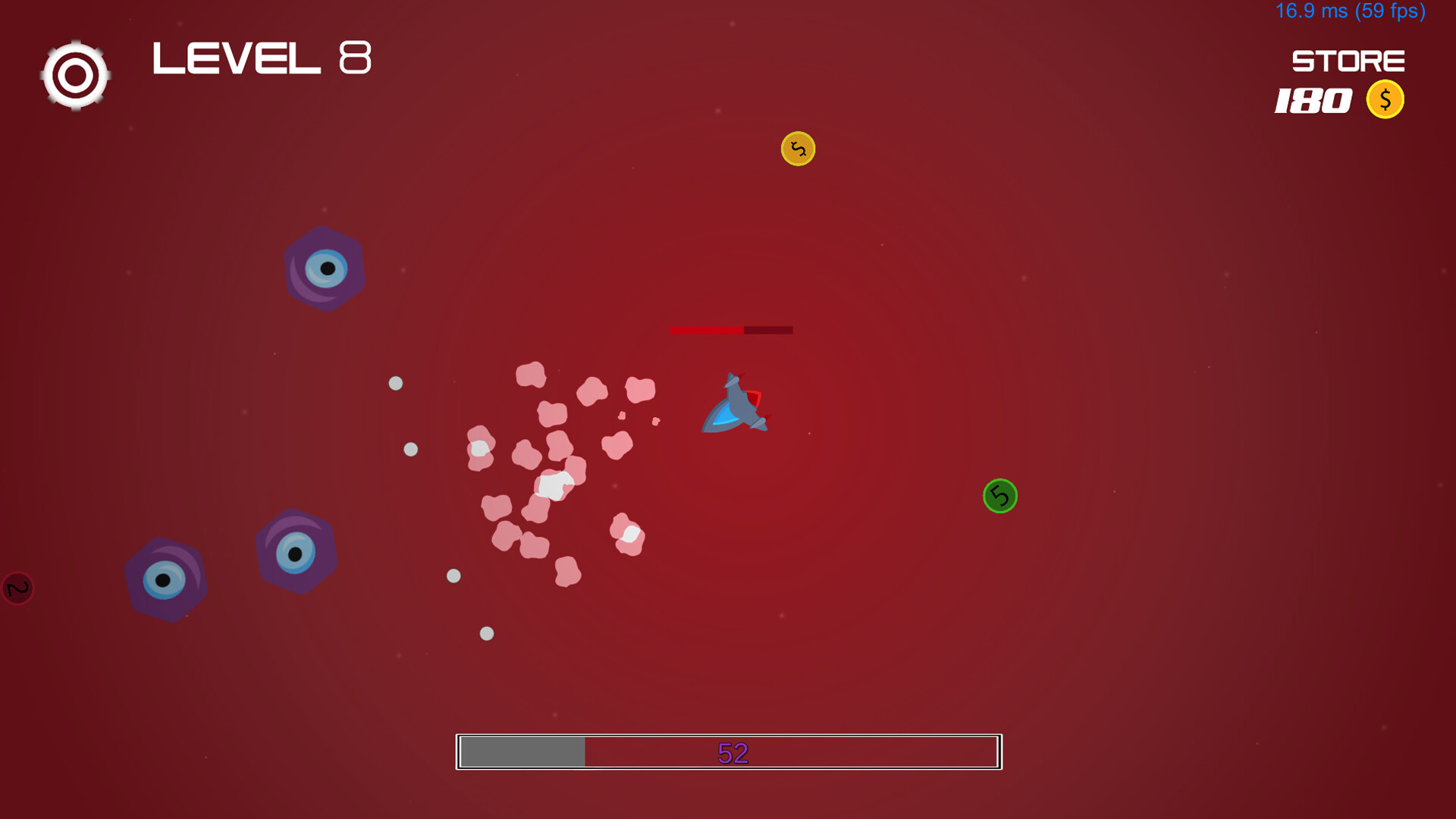
Task: Click the purple eye enemy near top-left
Action: click(x=325, y=267)
